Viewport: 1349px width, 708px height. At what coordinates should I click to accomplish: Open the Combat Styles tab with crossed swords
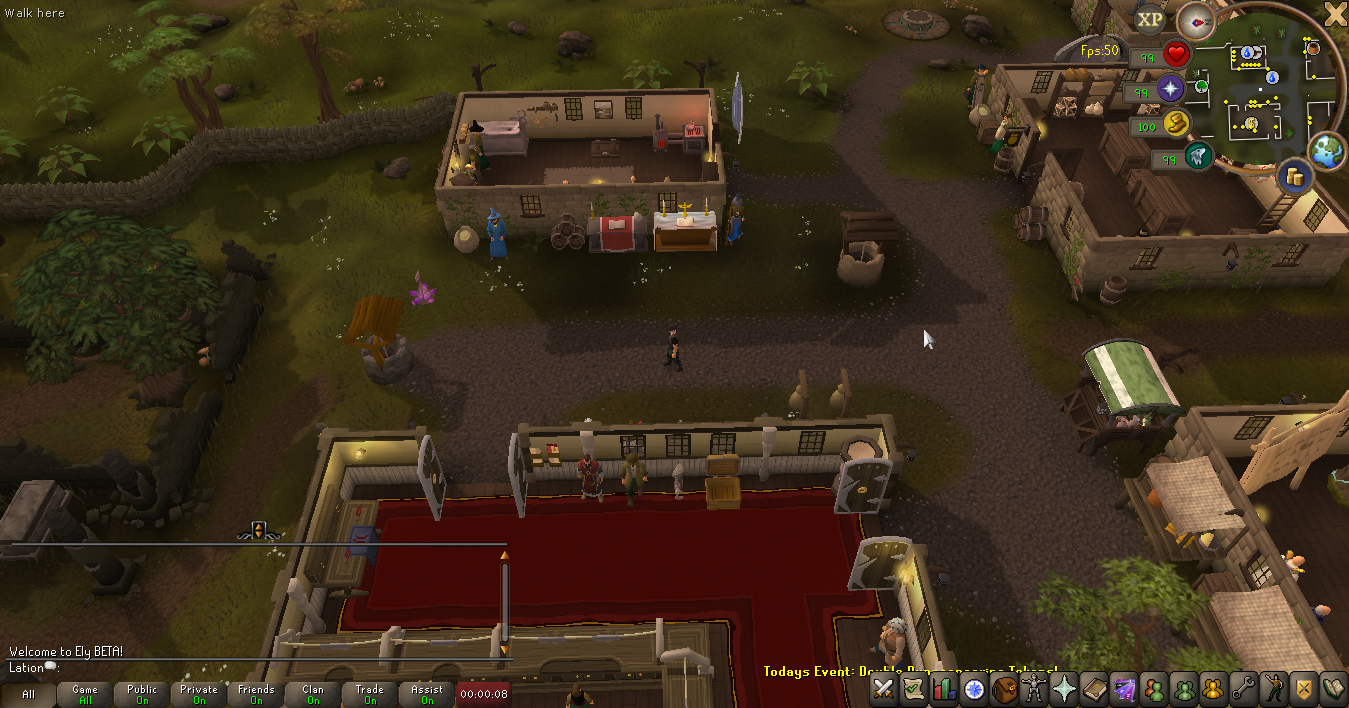[x=884, y=688]
